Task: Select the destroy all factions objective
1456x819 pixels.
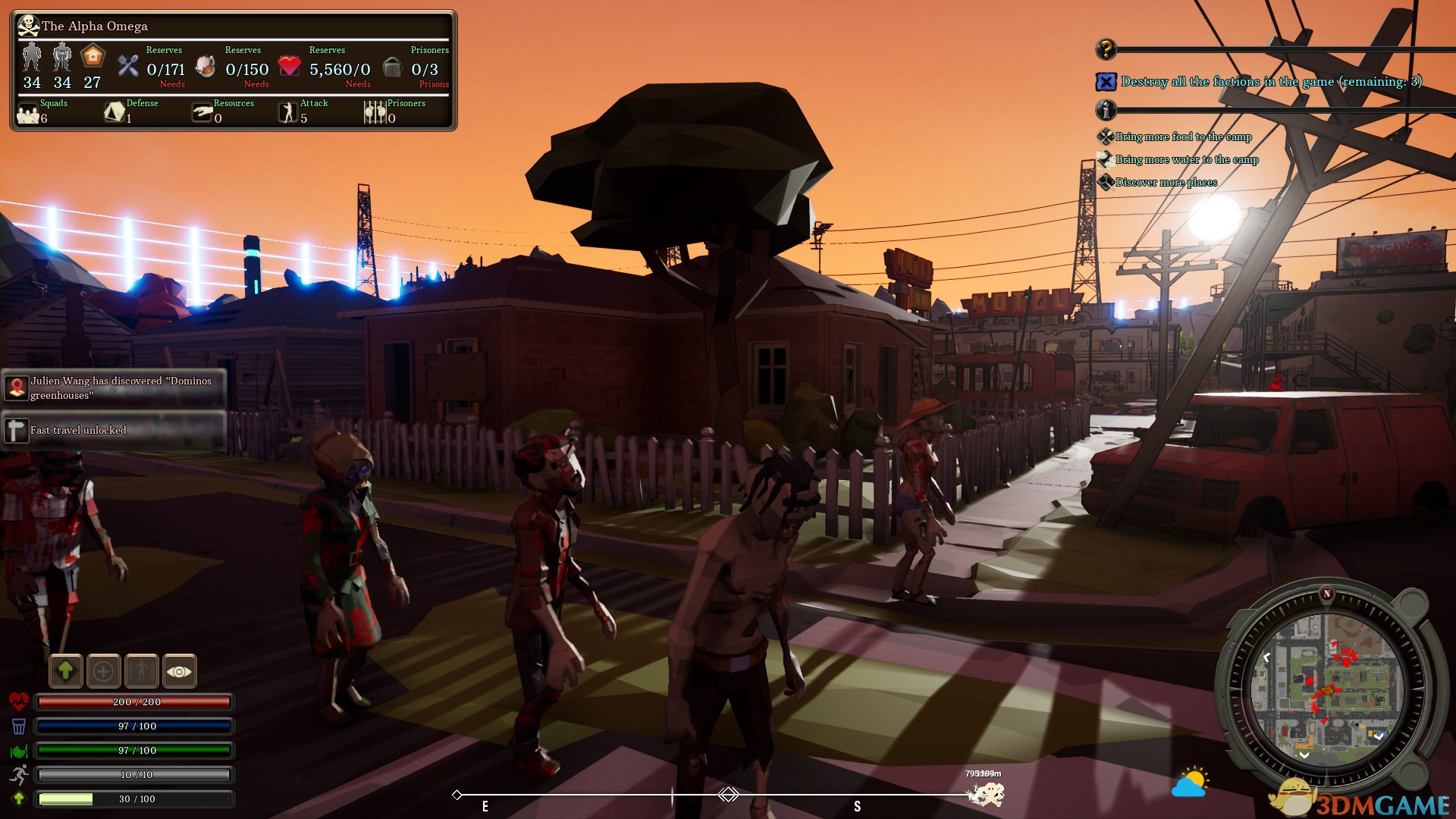Action: pyautogui.click(x=1270, y=82)
